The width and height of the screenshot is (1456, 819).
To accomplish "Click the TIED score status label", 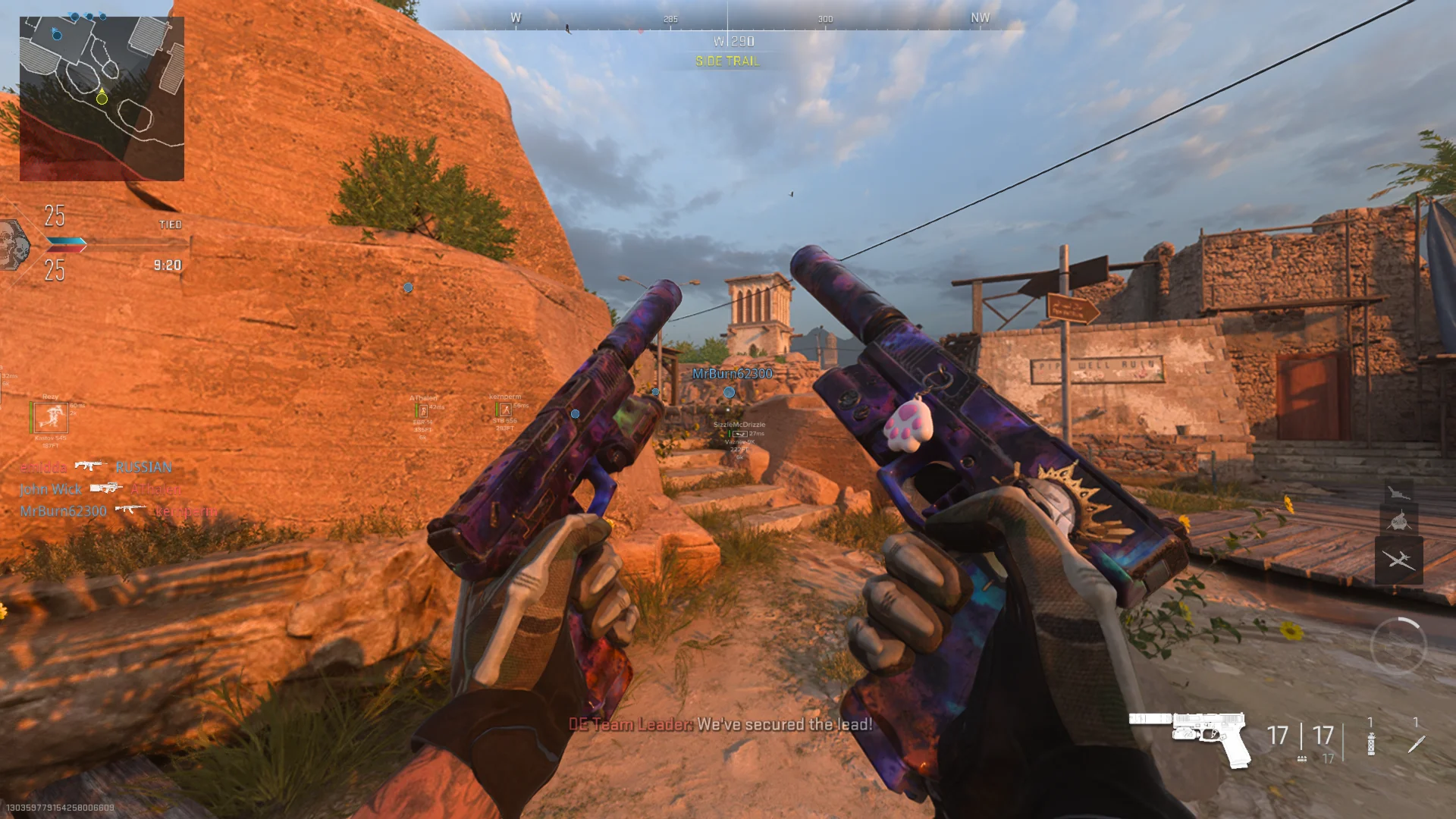I will [x=171, y=224].
